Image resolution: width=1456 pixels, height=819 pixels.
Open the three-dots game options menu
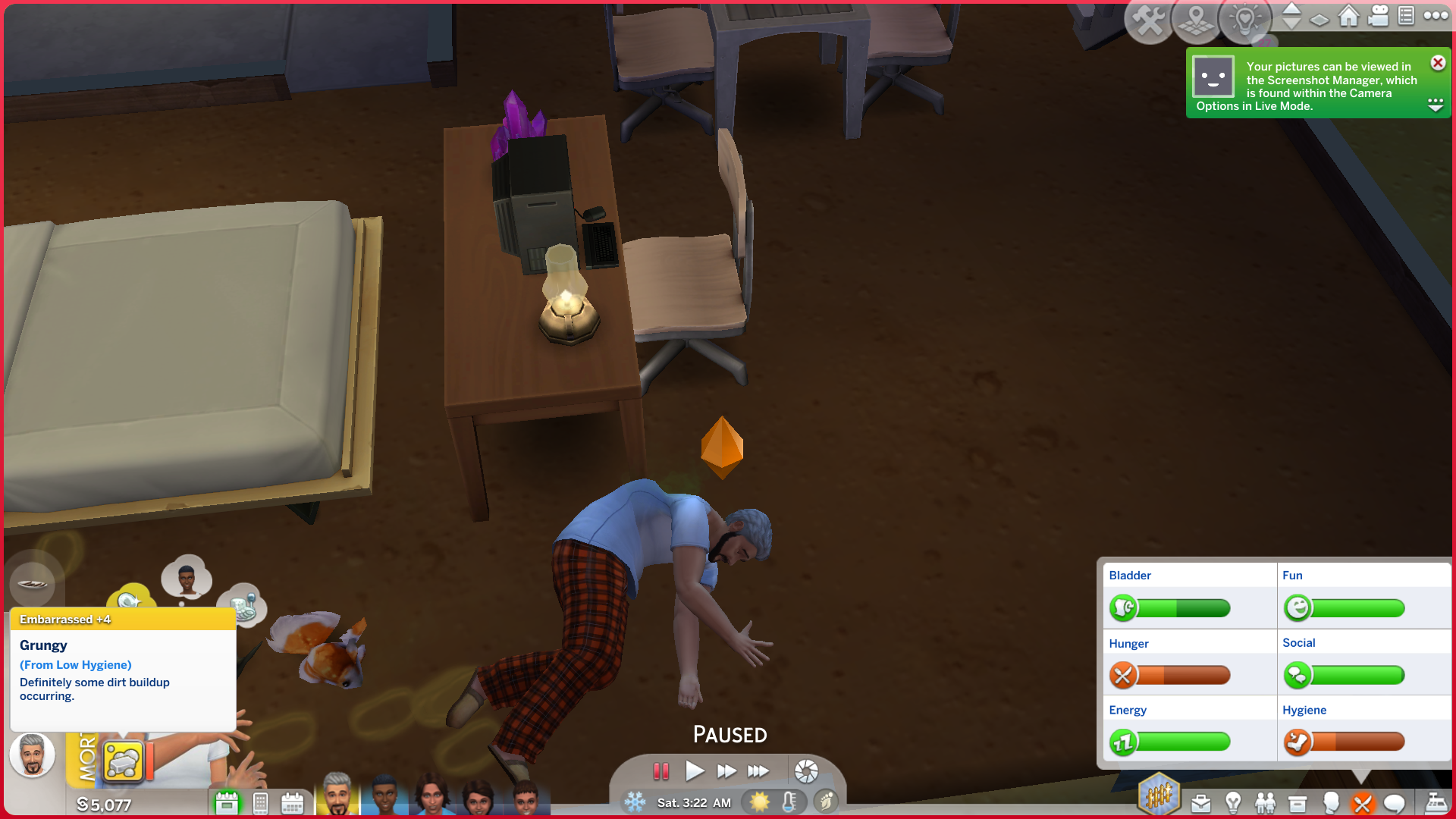pyautogui.click(x=1436, y=16)
